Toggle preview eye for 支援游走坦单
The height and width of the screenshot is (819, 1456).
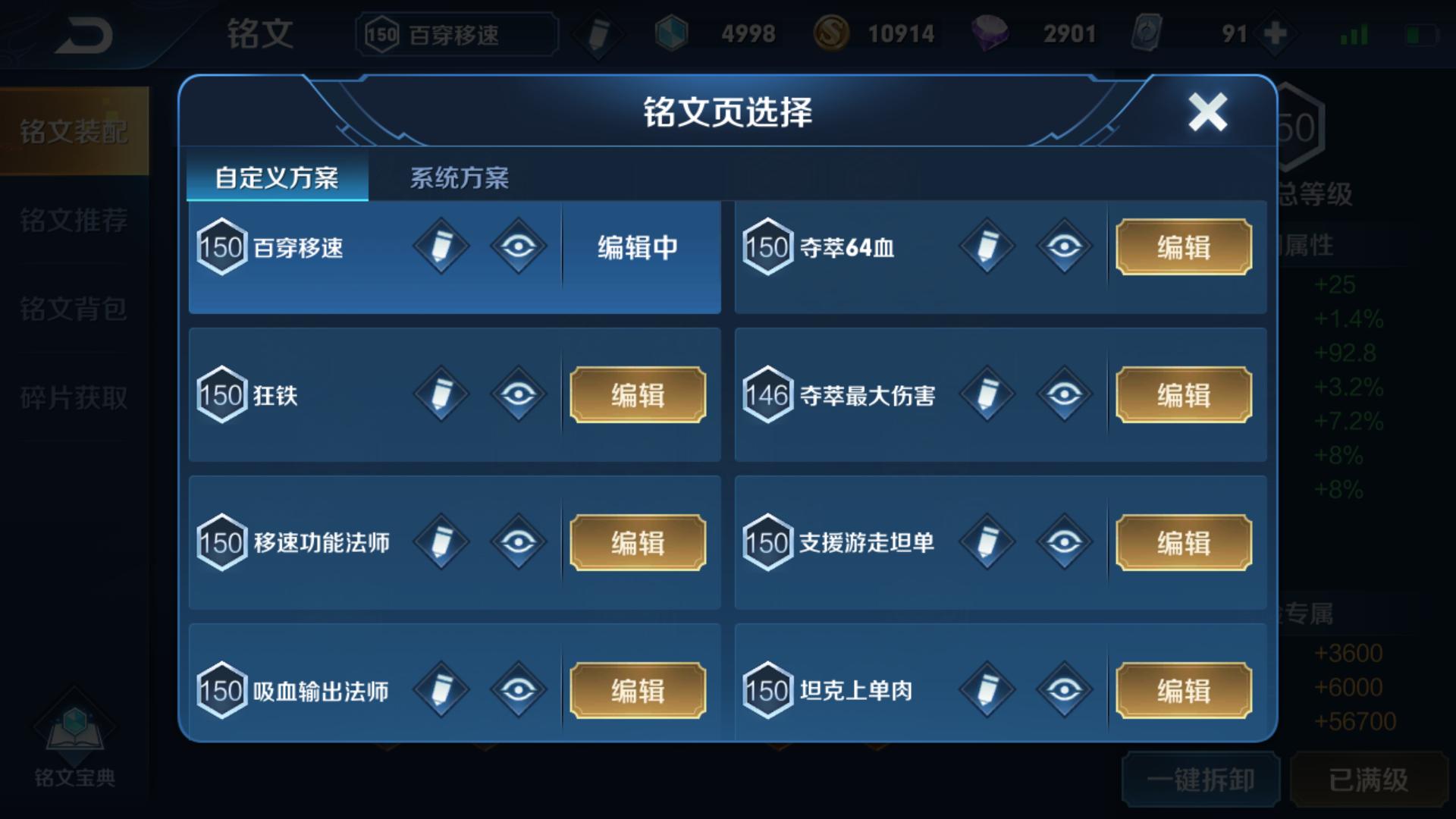pyautogui.click(x=1065, y=541)
